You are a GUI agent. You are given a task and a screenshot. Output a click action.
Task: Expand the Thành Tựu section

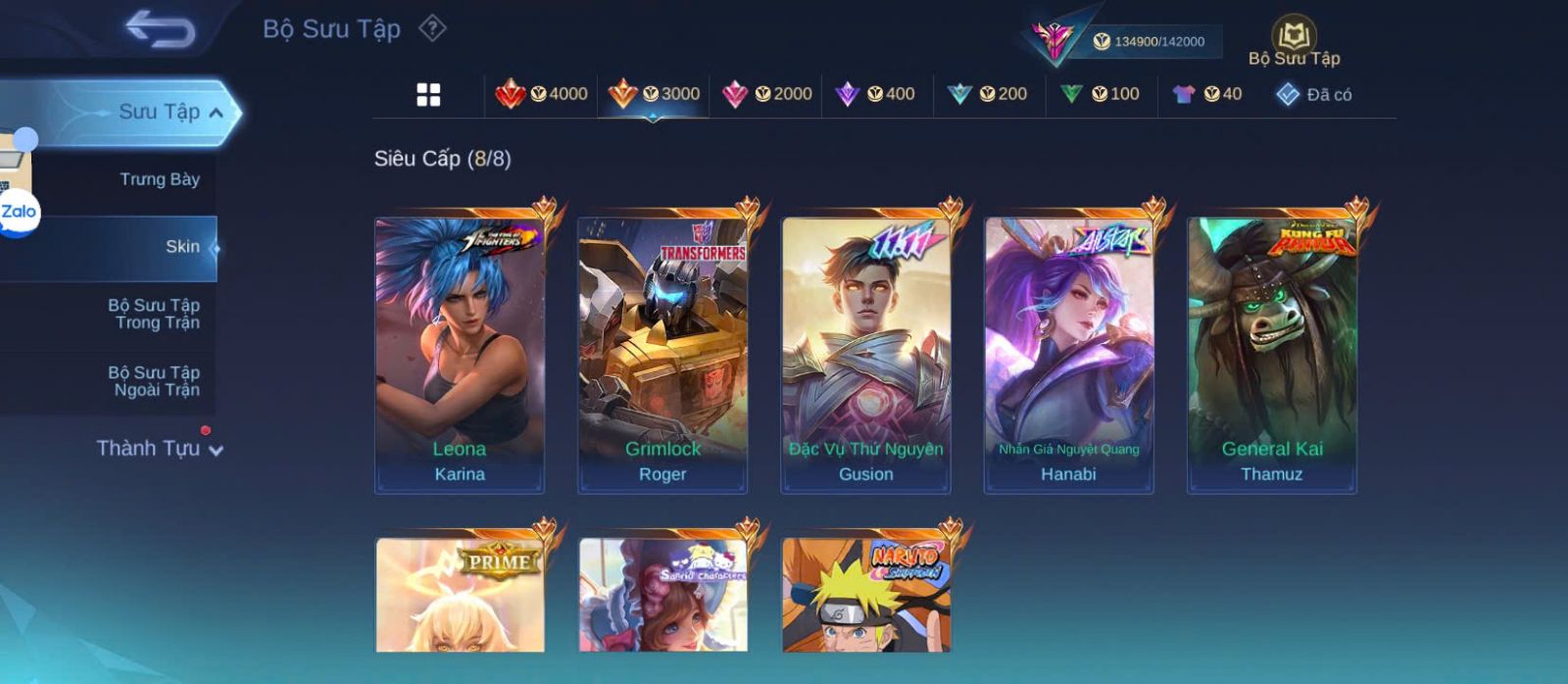pos(160,449)
